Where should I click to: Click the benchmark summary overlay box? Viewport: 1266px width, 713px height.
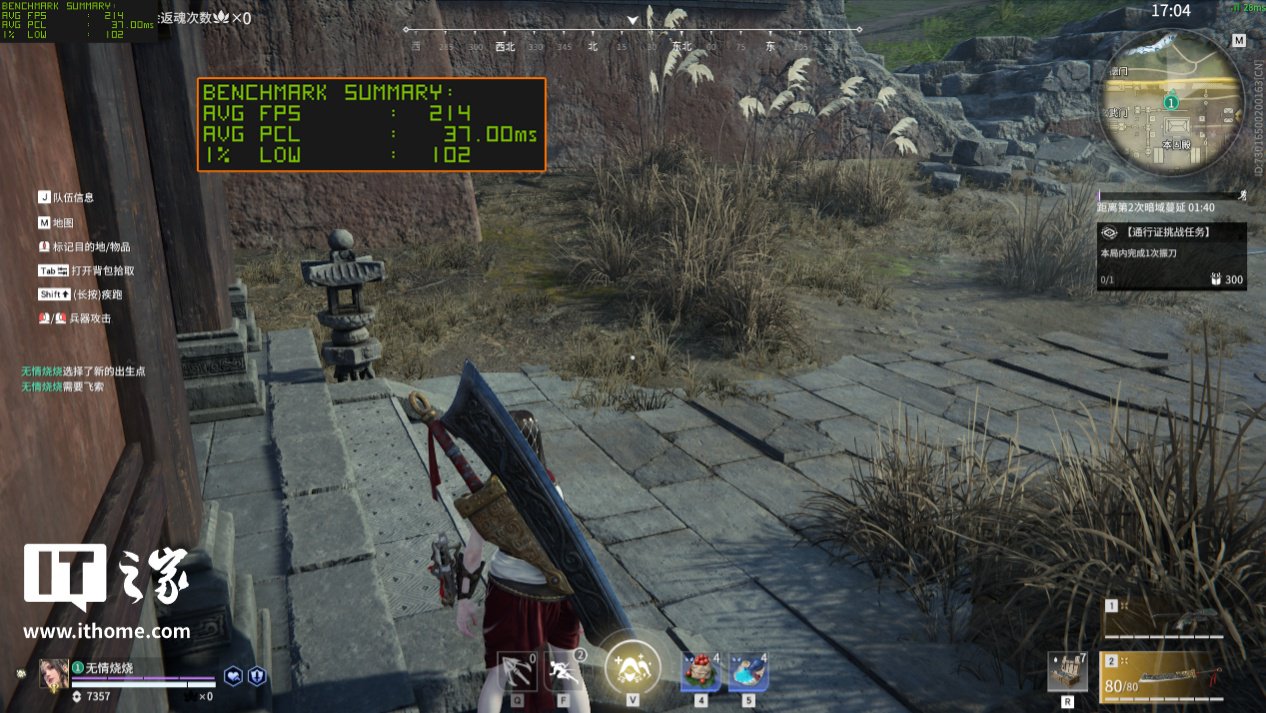tap(371, 124)
